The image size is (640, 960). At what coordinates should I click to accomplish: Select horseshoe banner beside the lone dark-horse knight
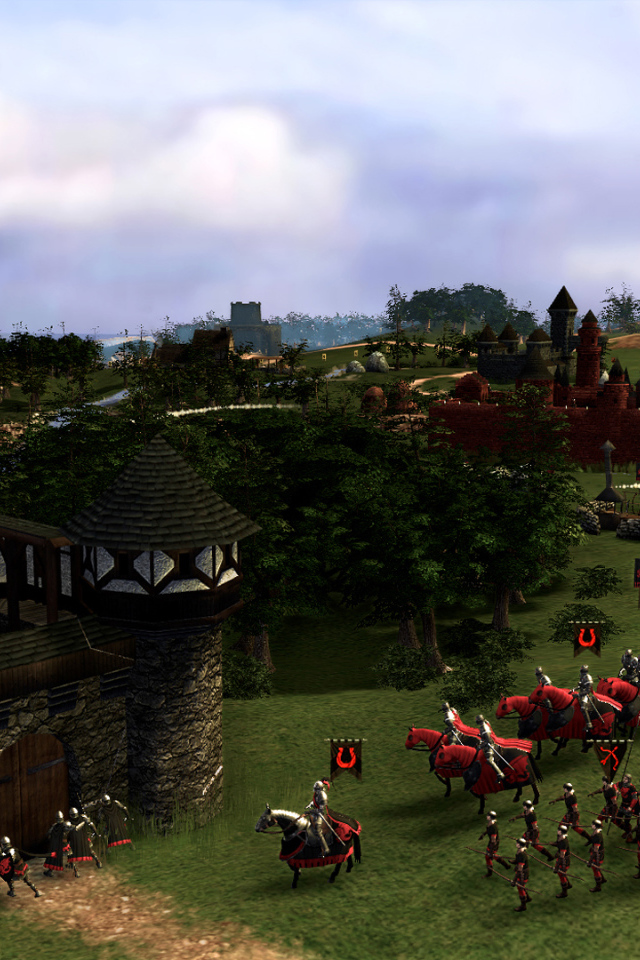(x=346, y=757)
